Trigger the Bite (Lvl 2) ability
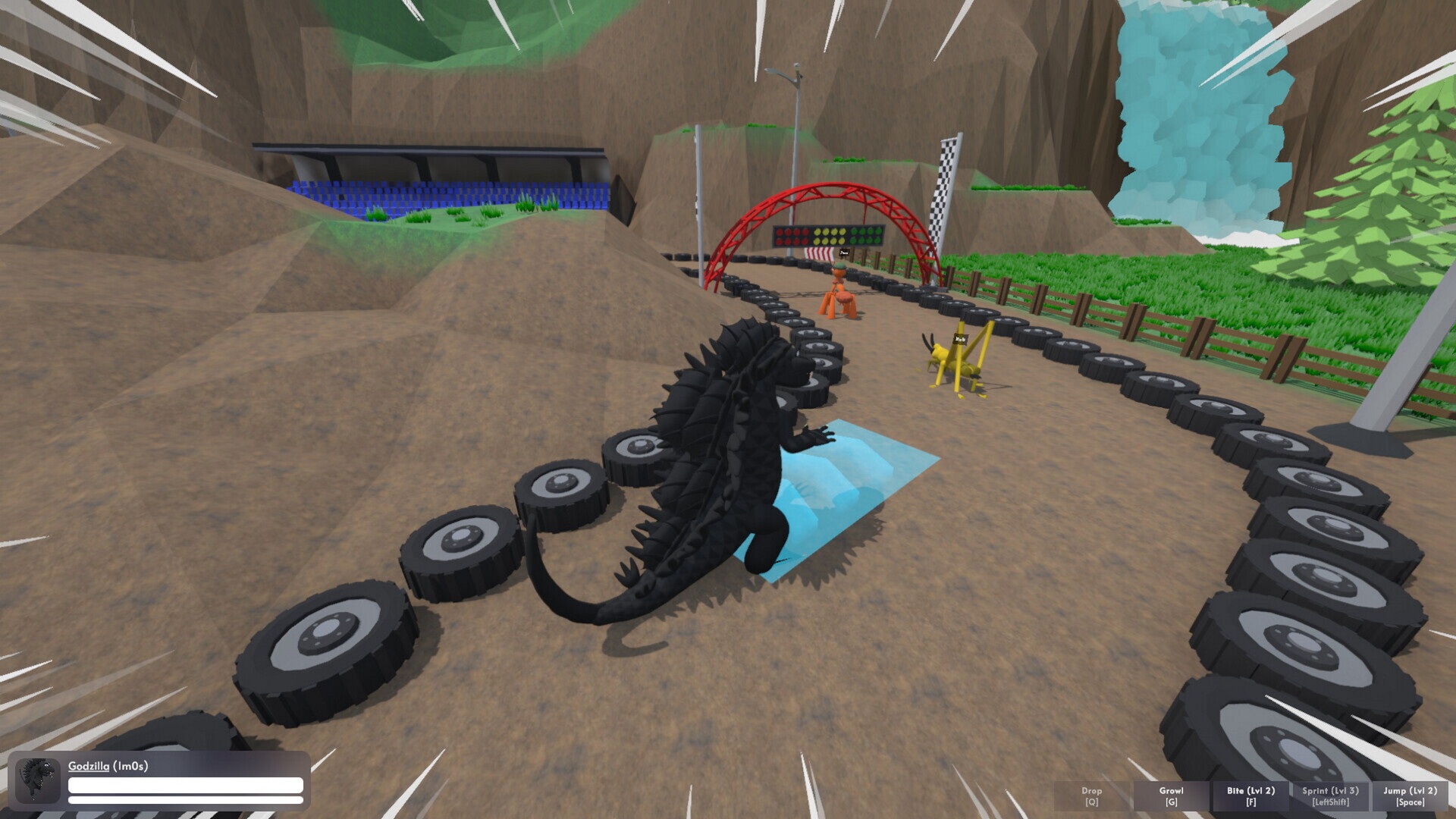 [x=1250, y=795]
